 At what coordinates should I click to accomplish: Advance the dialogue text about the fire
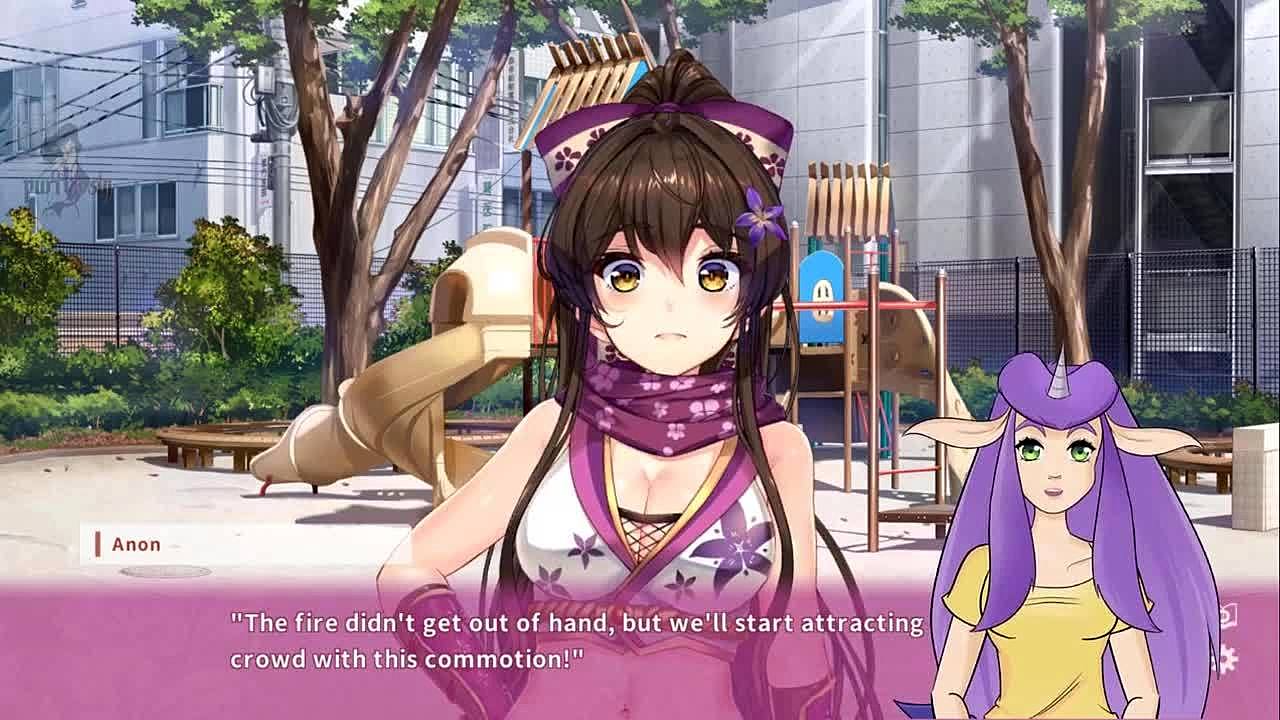[576, 641]
